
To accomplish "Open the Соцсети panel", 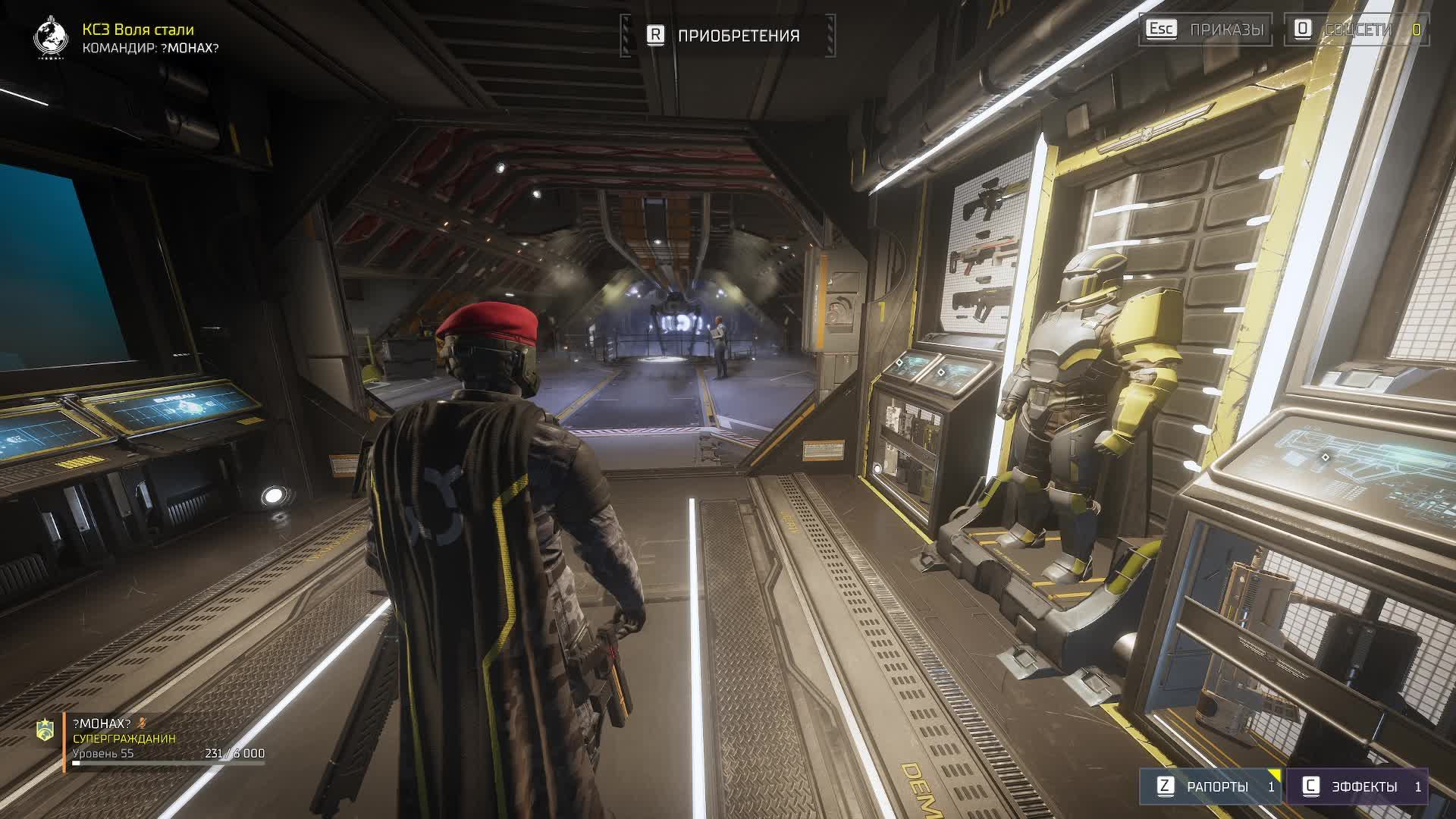I will 1357,30.
